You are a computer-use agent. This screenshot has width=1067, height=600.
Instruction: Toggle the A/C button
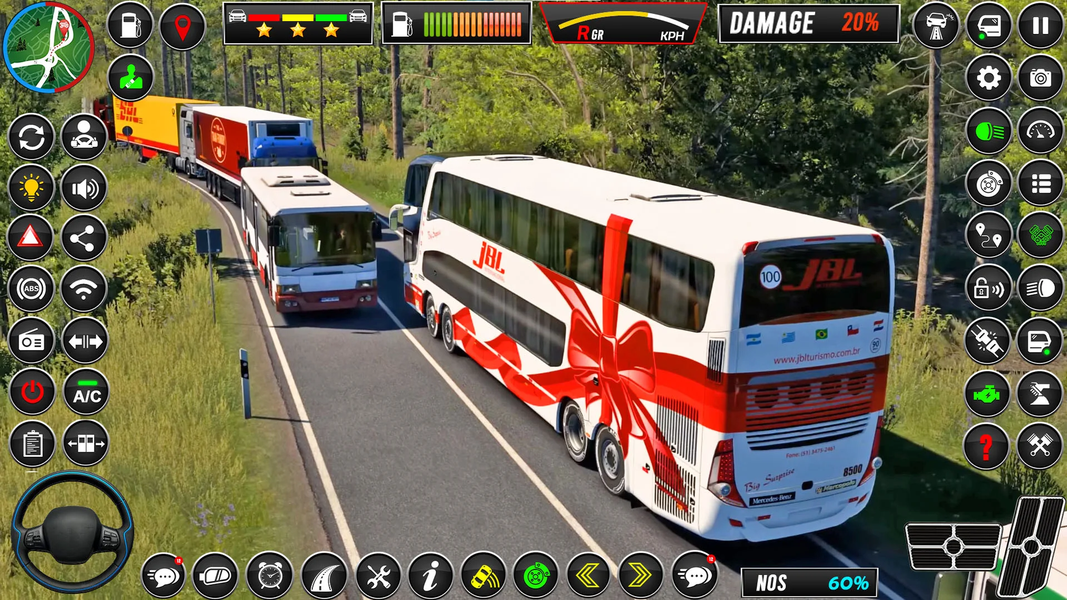[85, 392]
